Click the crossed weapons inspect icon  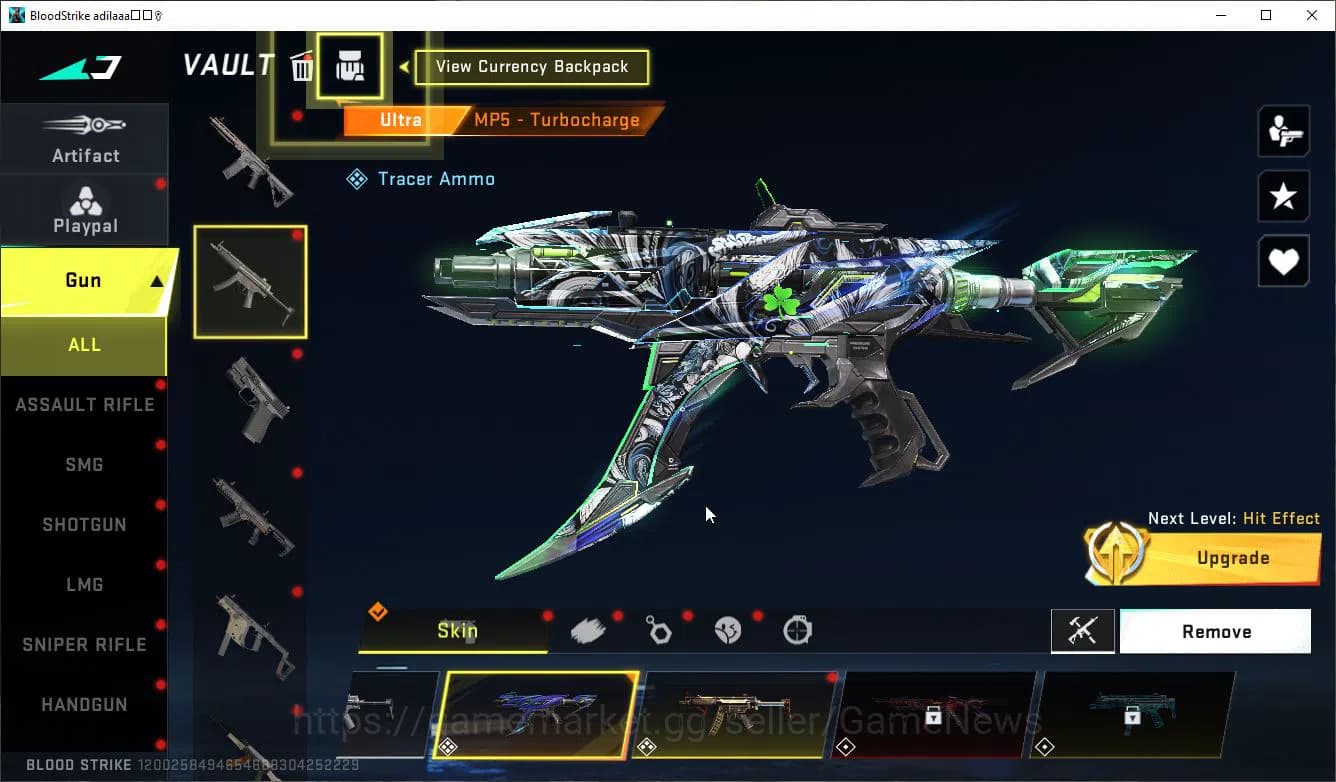click(x=1083, y=631)
